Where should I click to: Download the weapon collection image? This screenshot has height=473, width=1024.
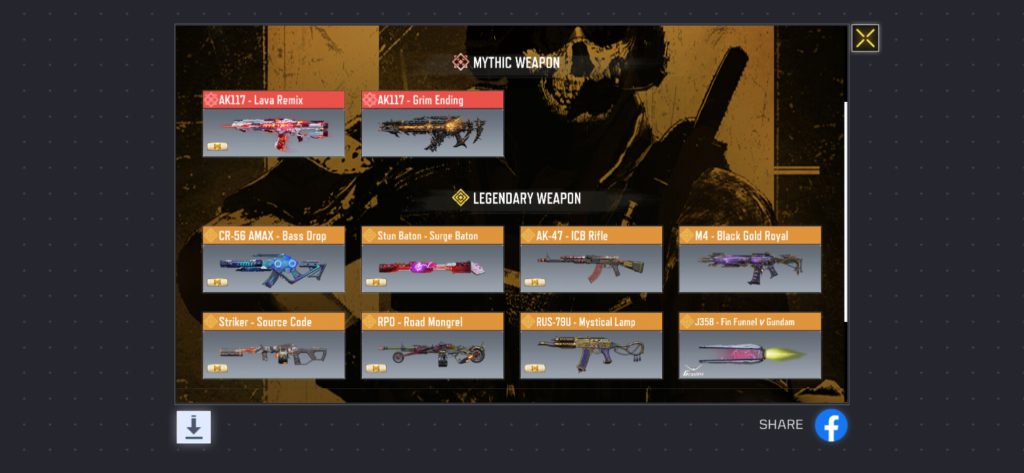pos(194,427)
